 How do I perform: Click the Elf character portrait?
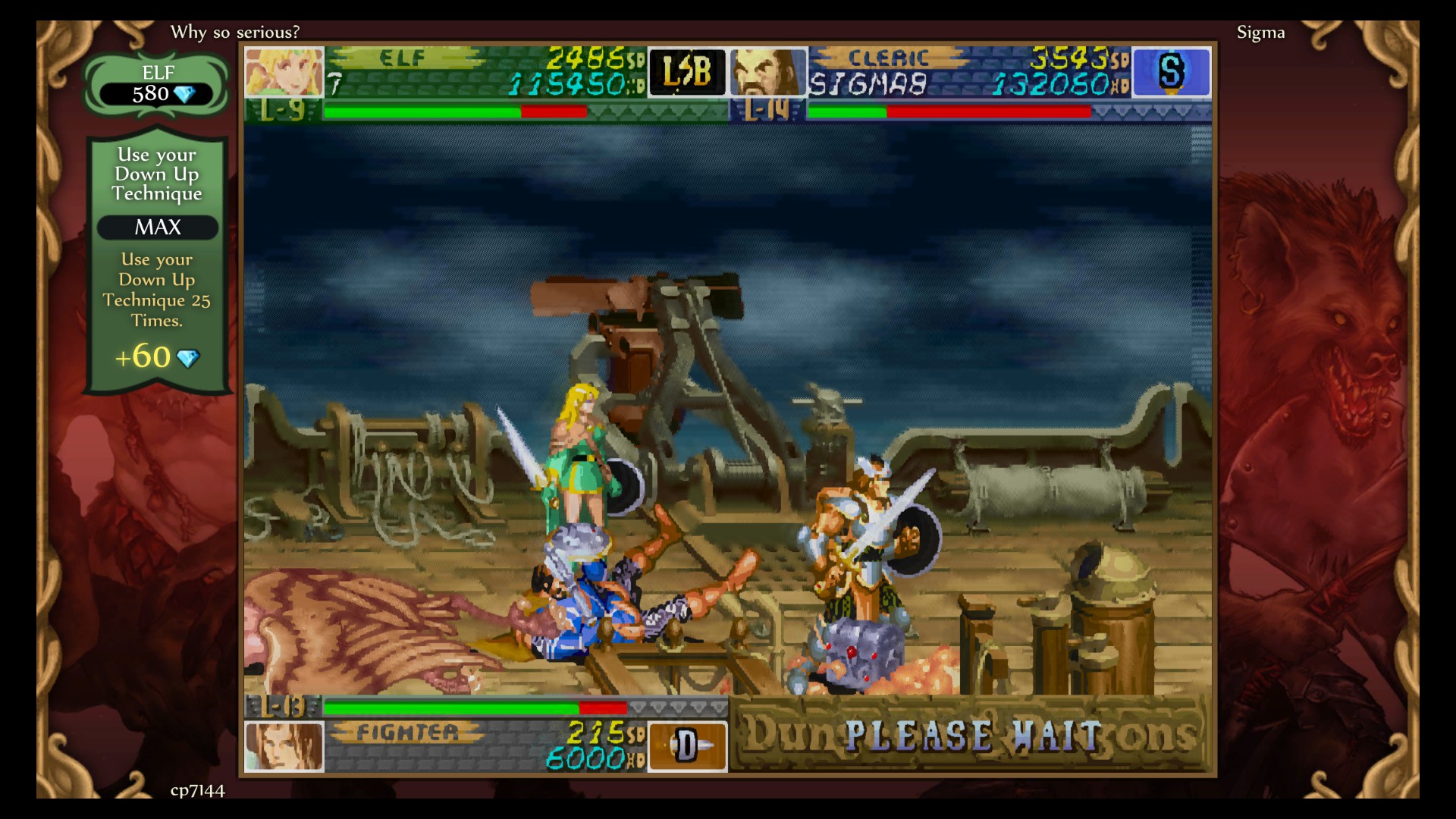click(x=284, y=72)
